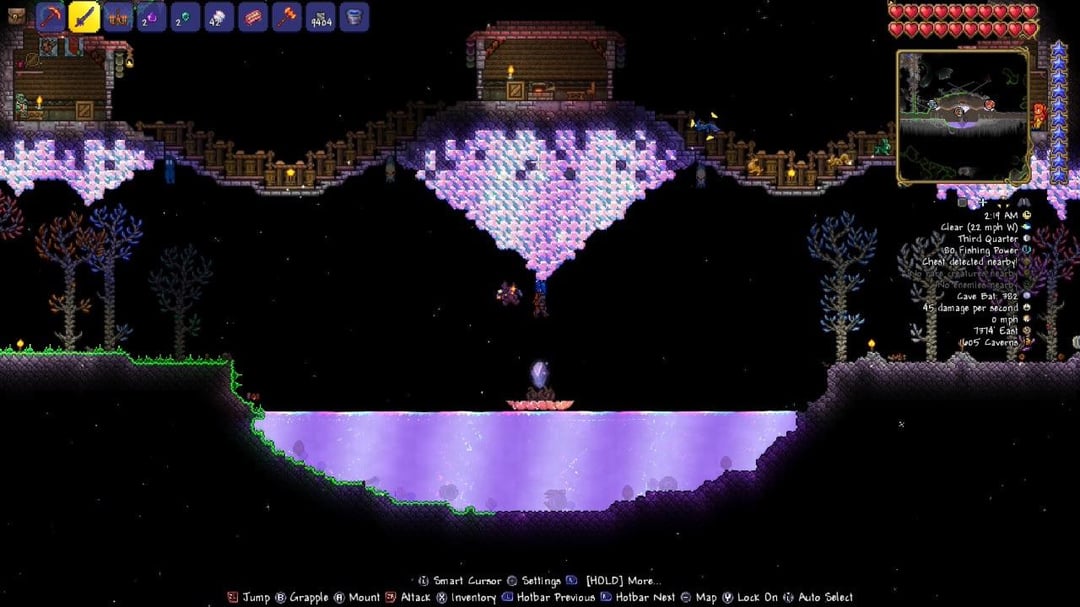Toggle the clock info icon beside 2:19 AM
The height and width of the screenshot is (607, 1080).
click(1027, 215)
